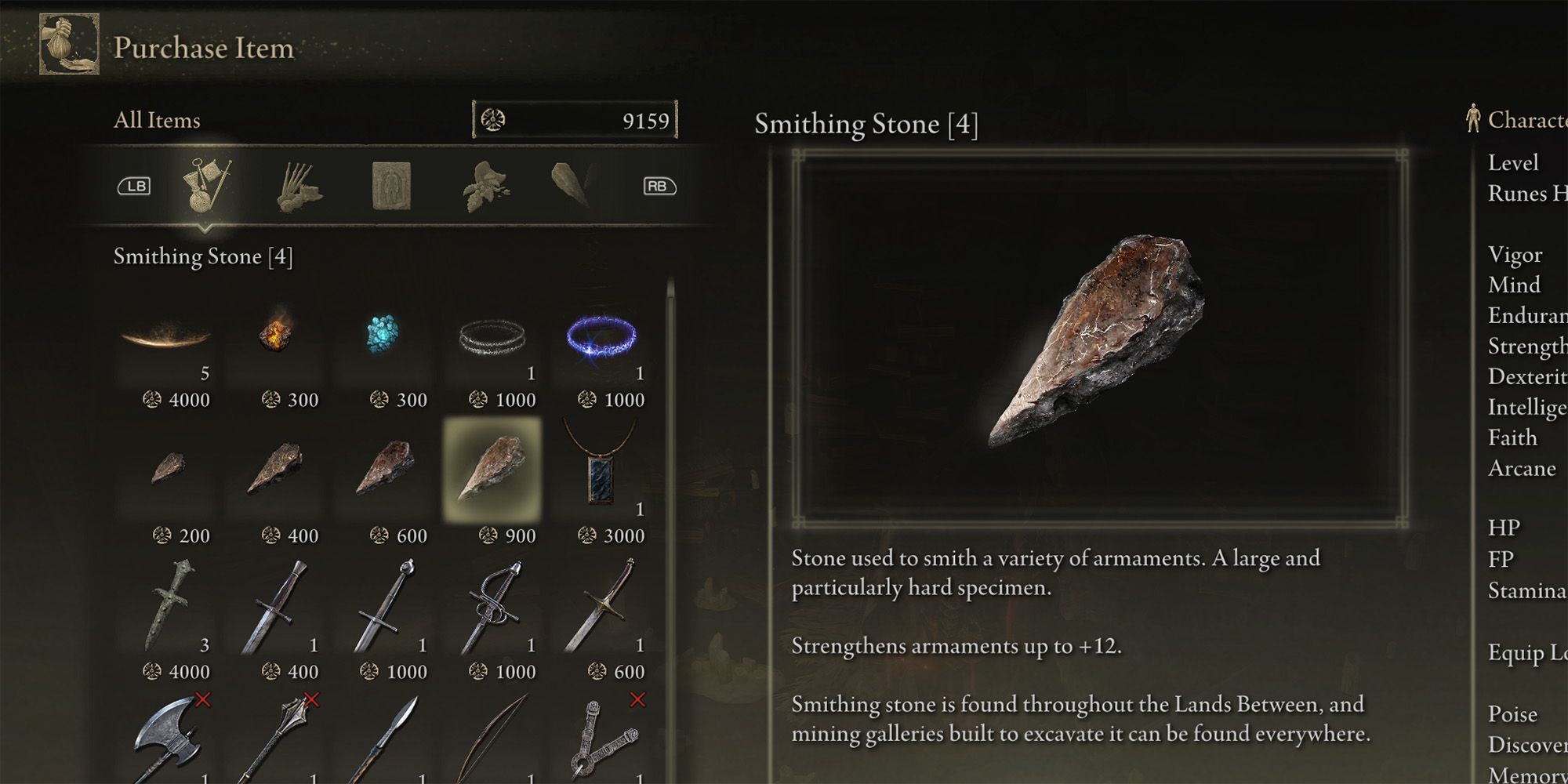Select the blue pendant talisman costing 3000
This screenshot has height=784, width=1568.
601,470
